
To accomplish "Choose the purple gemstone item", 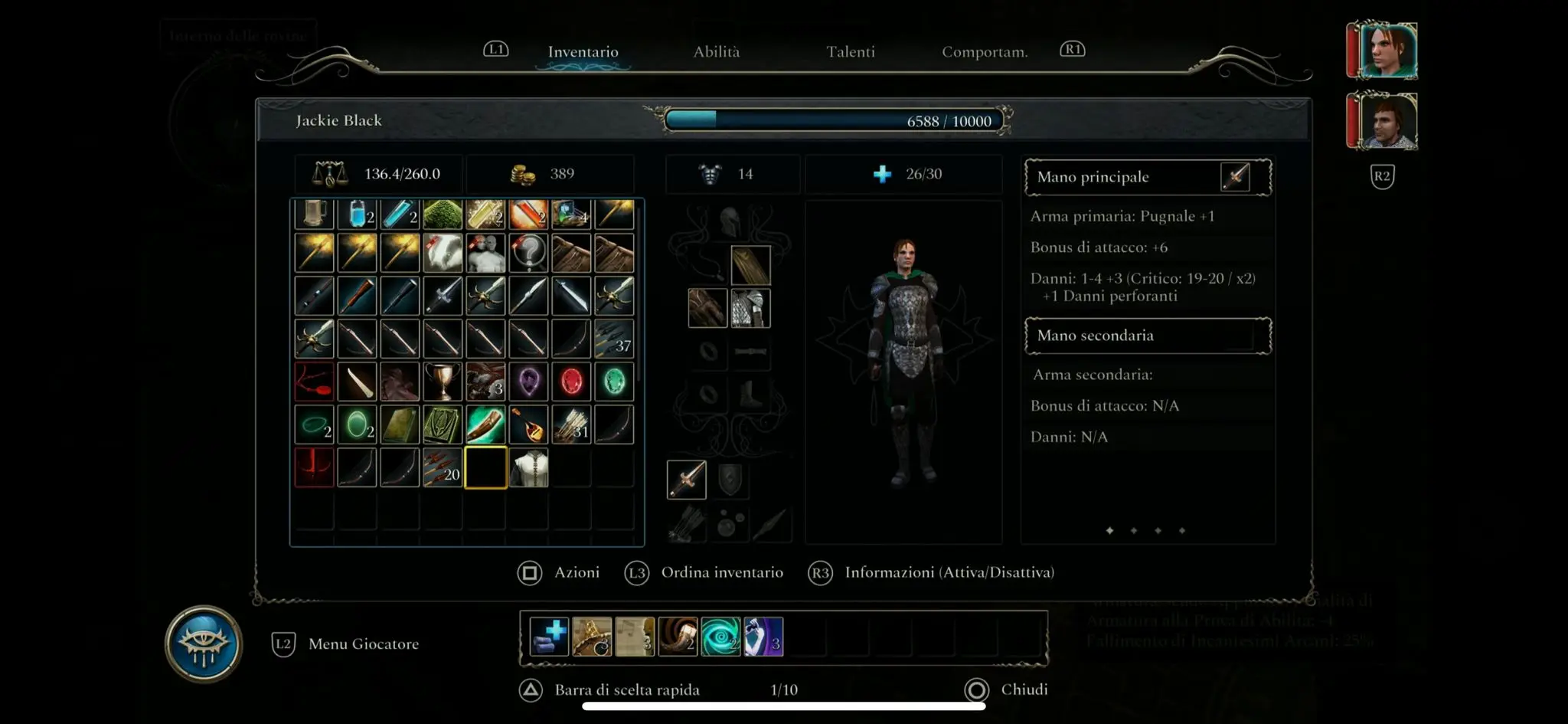I will pos(528,382).
